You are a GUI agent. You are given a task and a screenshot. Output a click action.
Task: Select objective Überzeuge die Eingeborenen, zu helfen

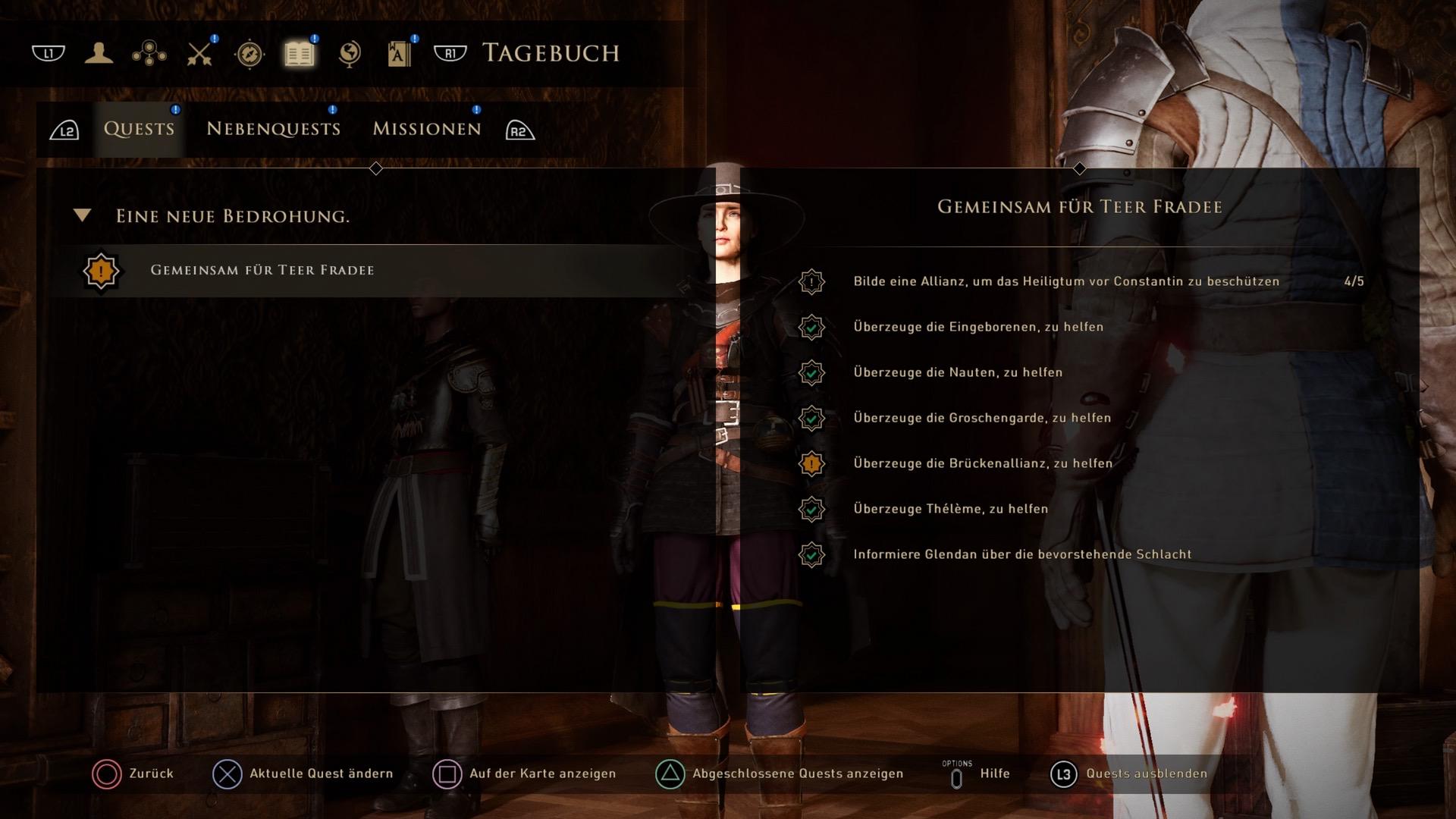pos(978,327)
